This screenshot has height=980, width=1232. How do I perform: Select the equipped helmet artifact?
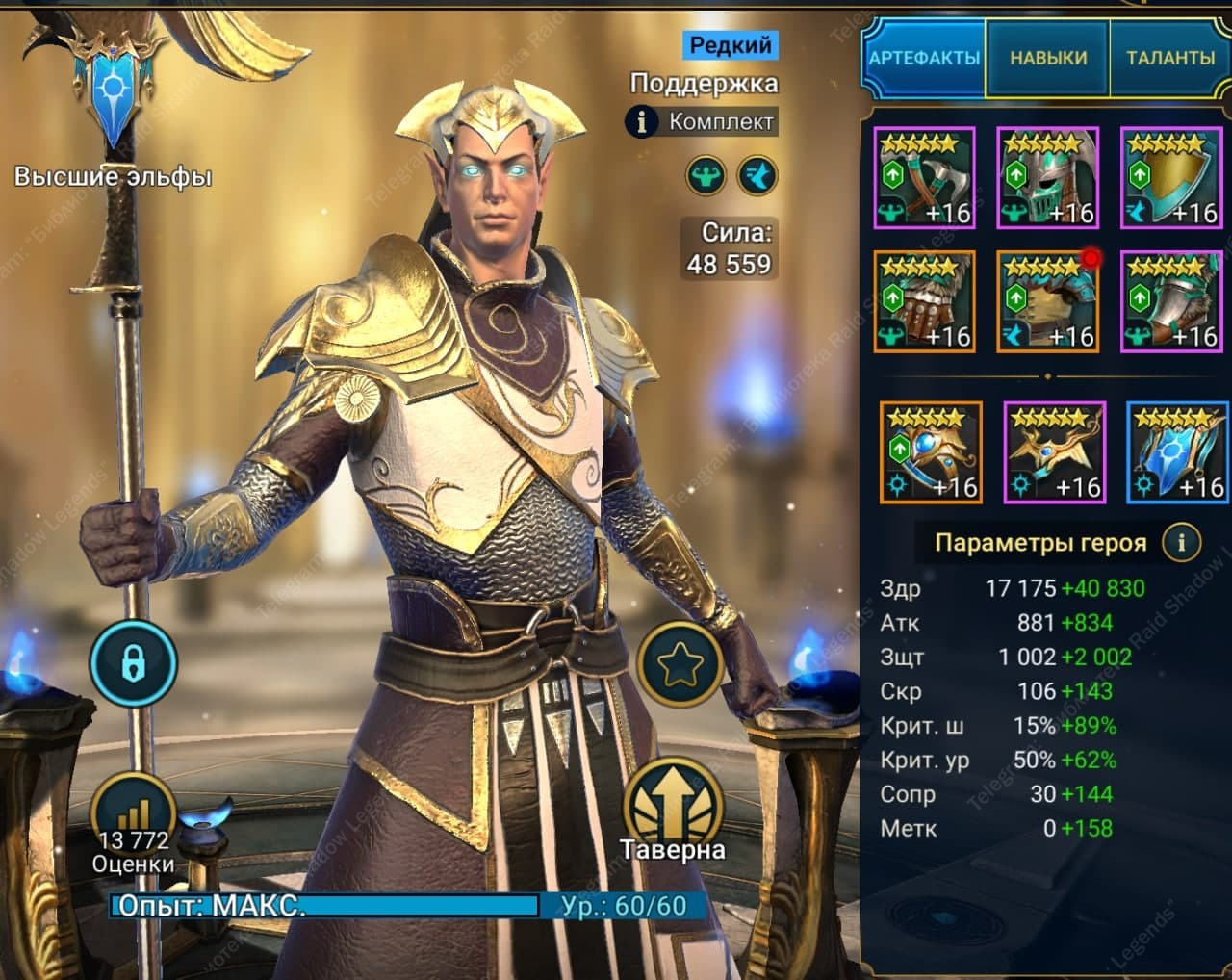[x=1048, y=179]
